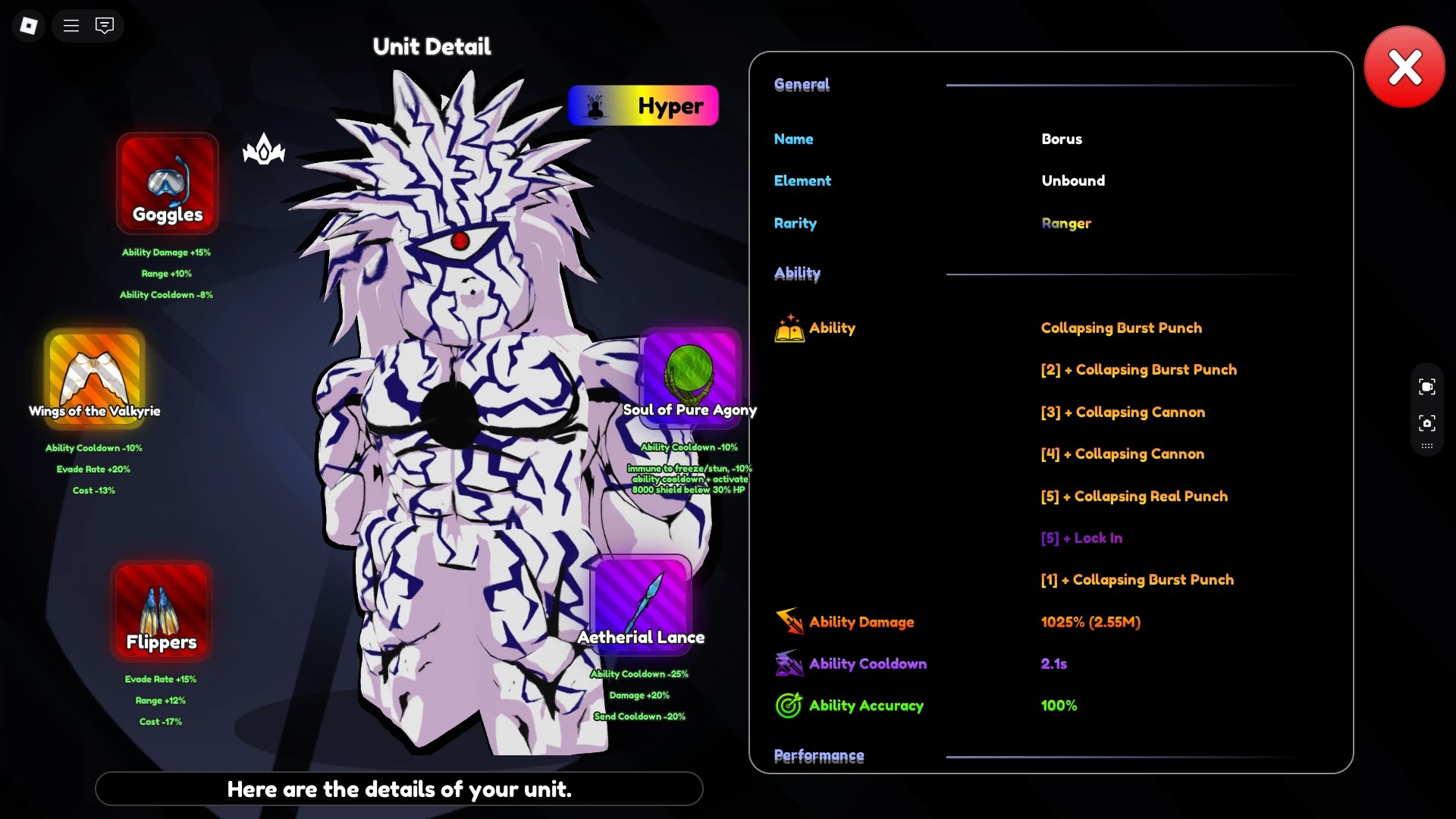Click the Hyper evolution badge
The image size is (1456, 819).
(643, 105)
